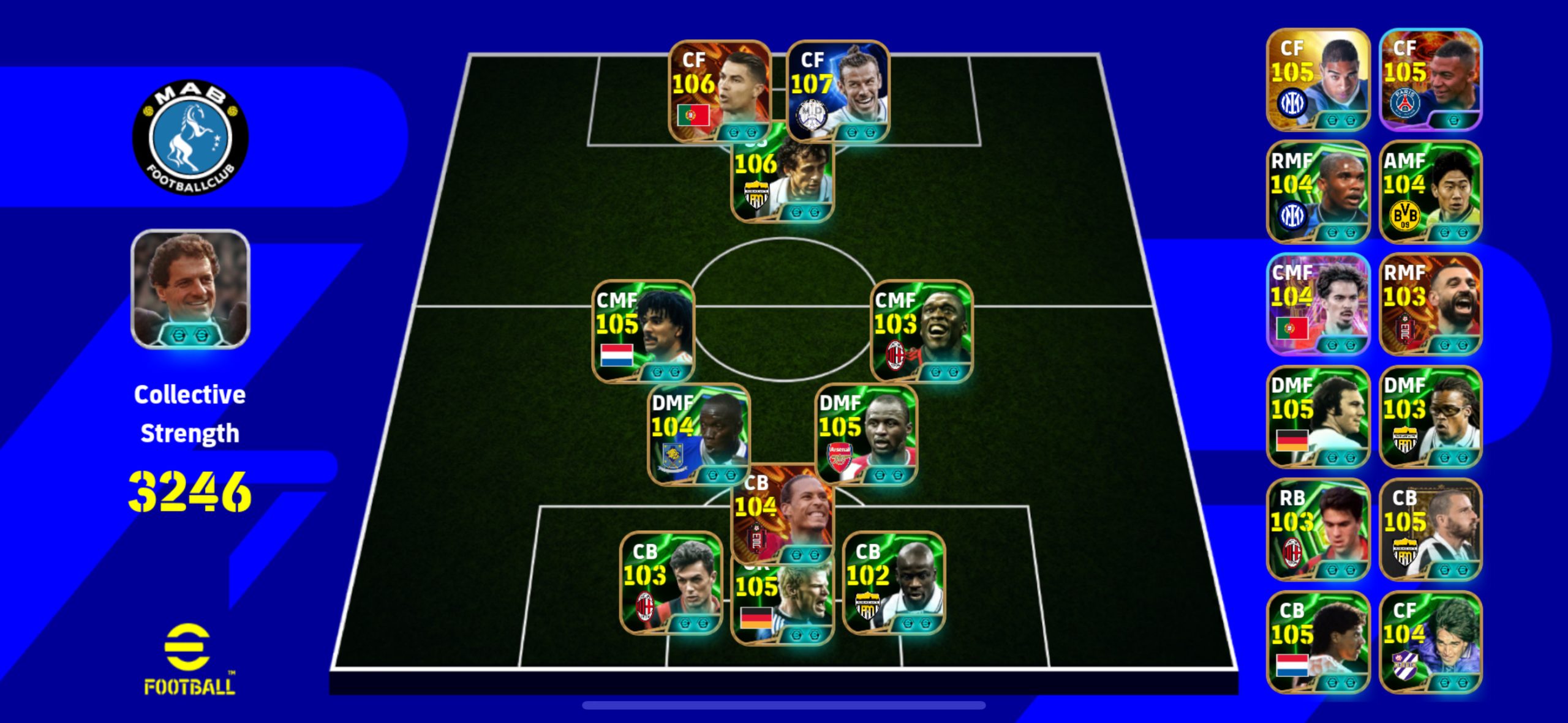
Task: Choose the 103 RB AC Milan substitute
Action: tap(1317, 530)
